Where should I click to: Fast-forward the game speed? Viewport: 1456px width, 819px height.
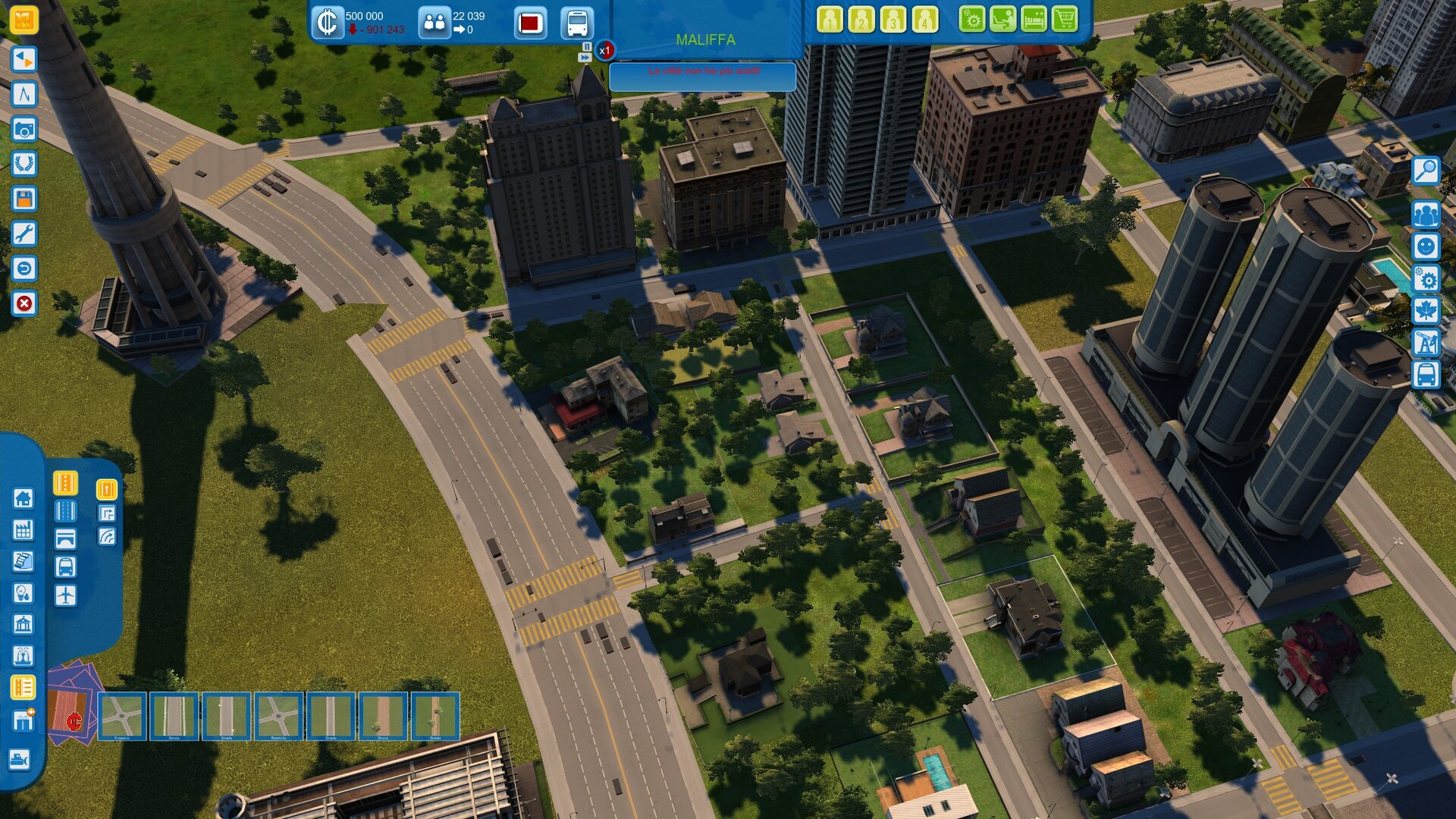586,58
